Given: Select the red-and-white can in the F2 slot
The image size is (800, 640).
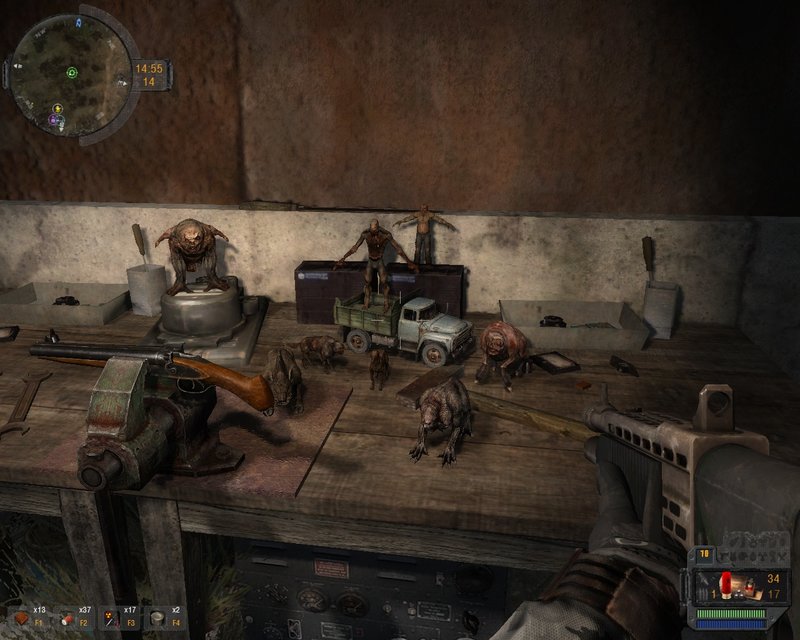Looking at the screenshot, I should pos(67,617).
